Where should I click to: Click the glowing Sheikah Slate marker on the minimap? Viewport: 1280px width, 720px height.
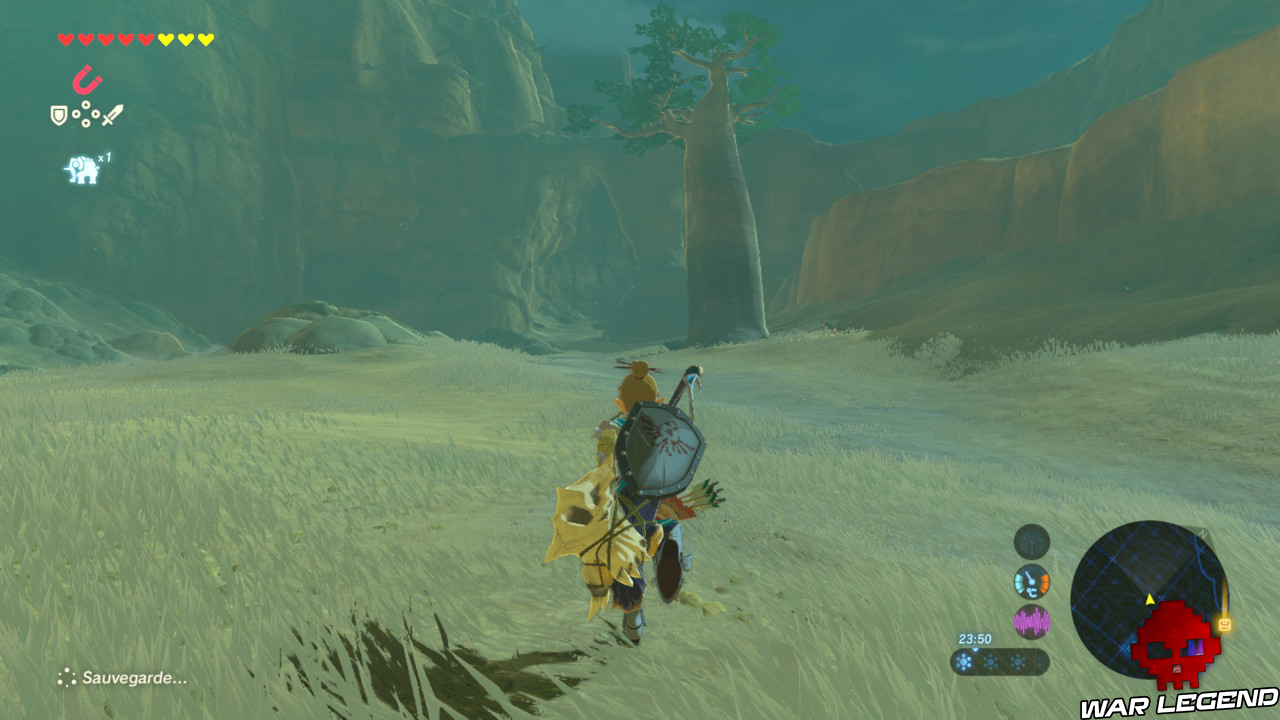coord(1223,622)
